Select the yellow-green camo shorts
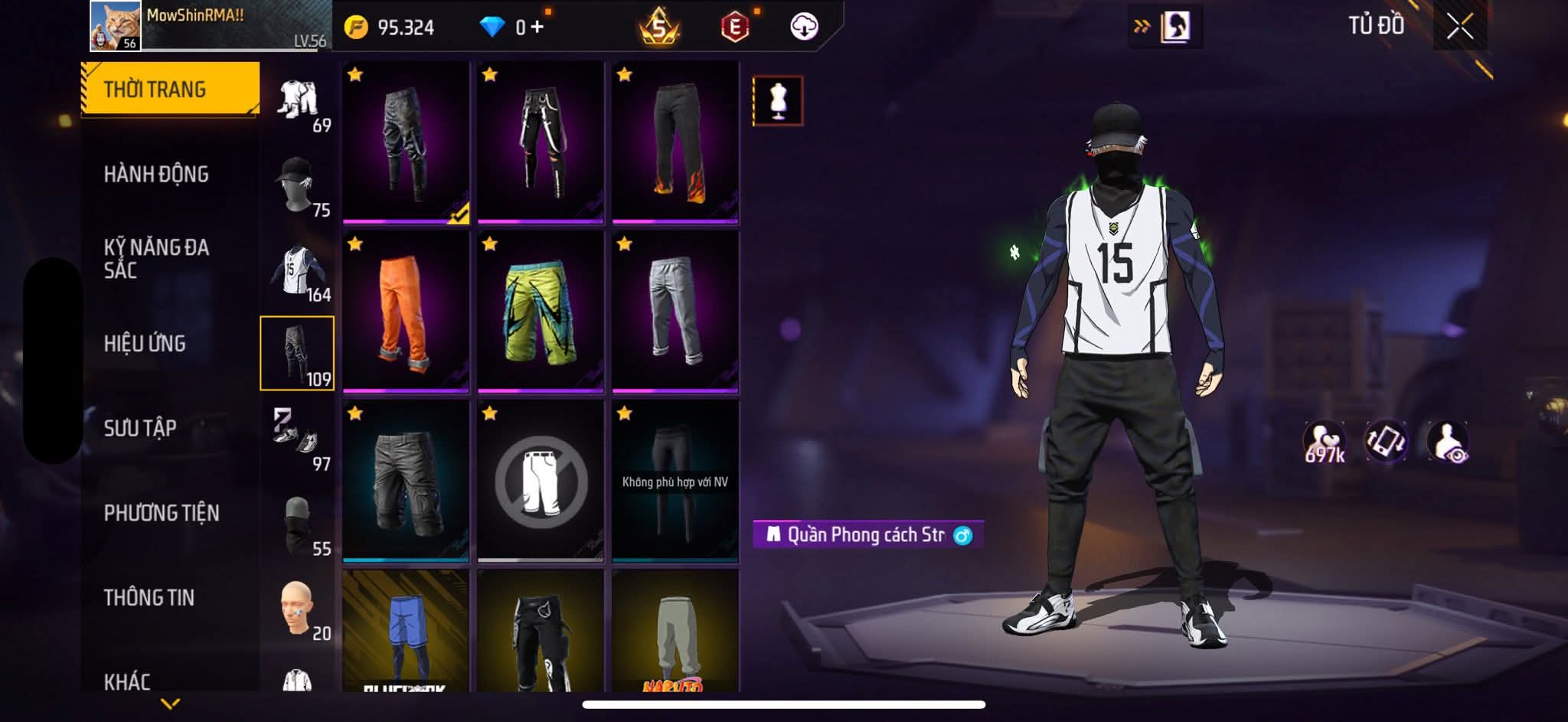 [540, 312]
